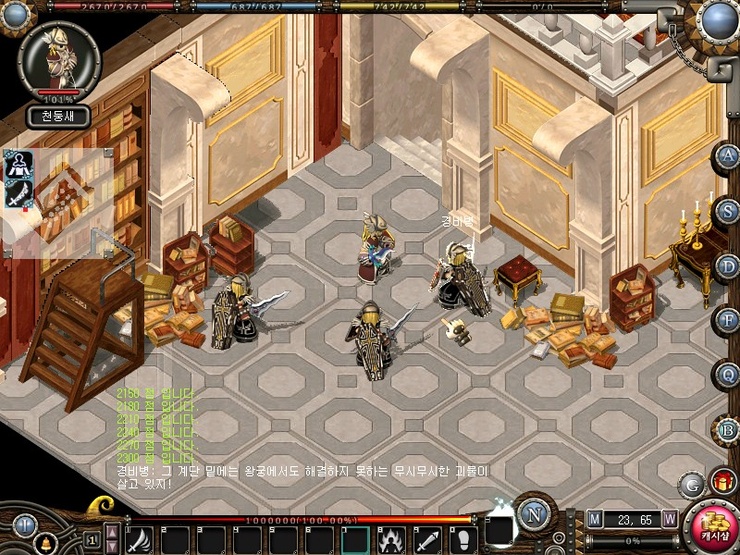Open the red gift box icon

(x=723, y=482)
